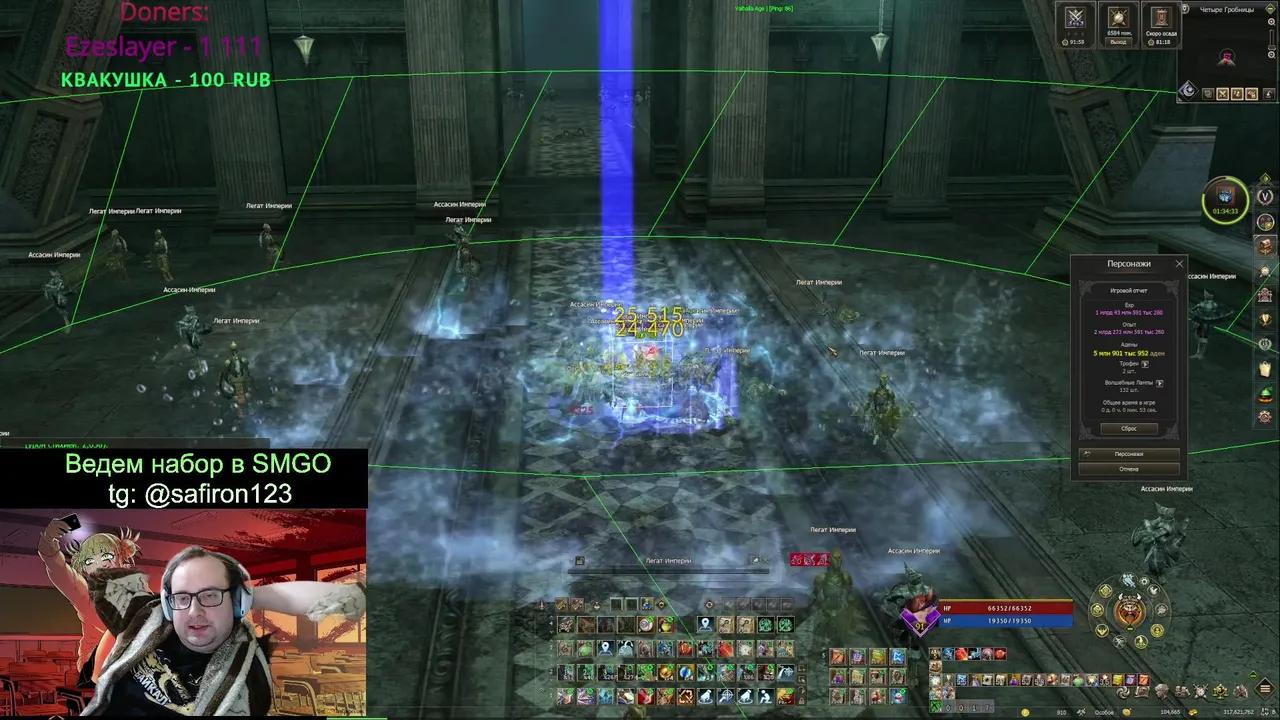This screenshot has width=1280, height=720.
Task: Toggle the green diamond arrow above the minimap
Action: [1271, 7]
